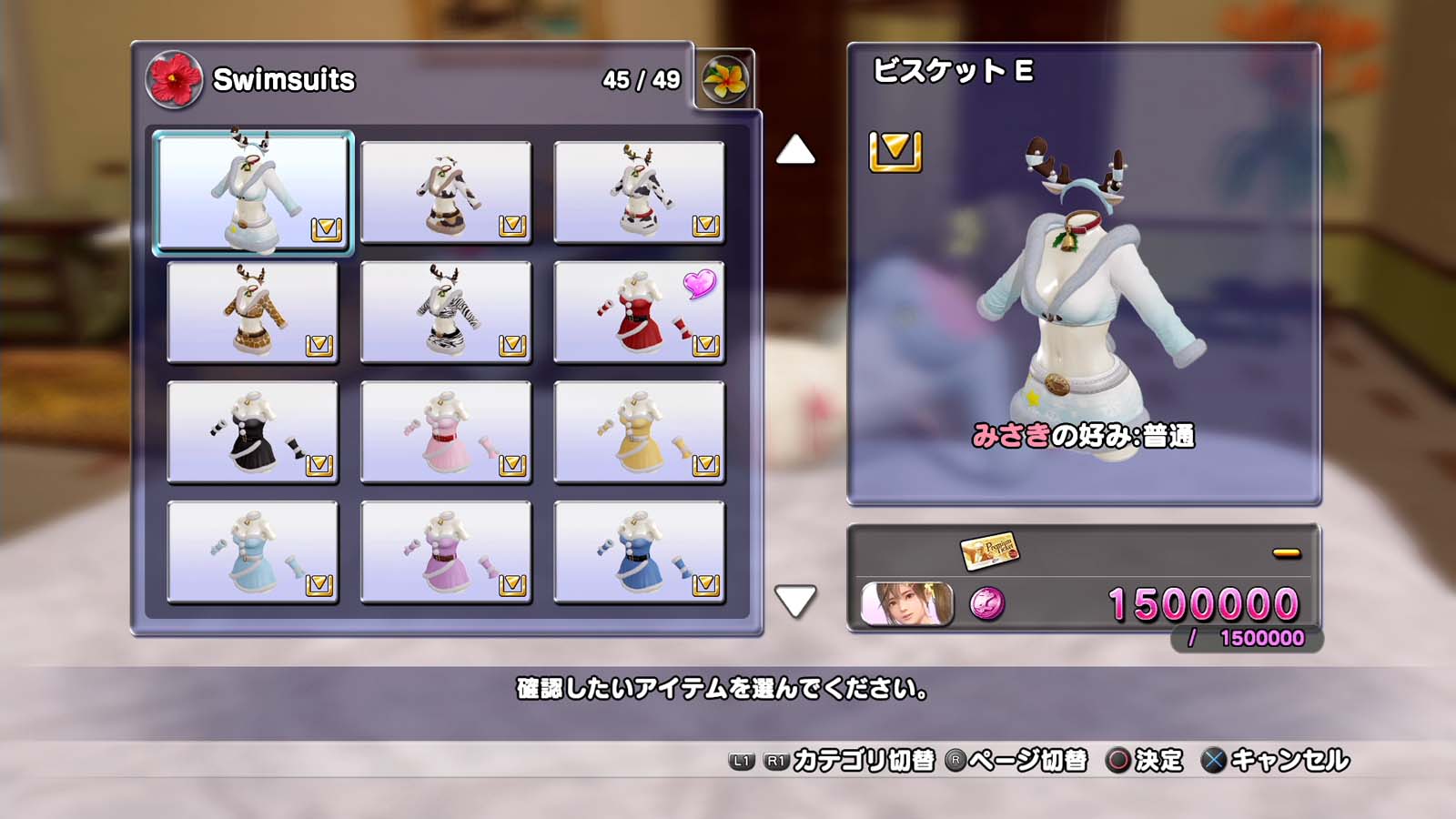1456x819 pixels.
Task: Click the Premium Ticket icon
Action: (x=989, y=550)
